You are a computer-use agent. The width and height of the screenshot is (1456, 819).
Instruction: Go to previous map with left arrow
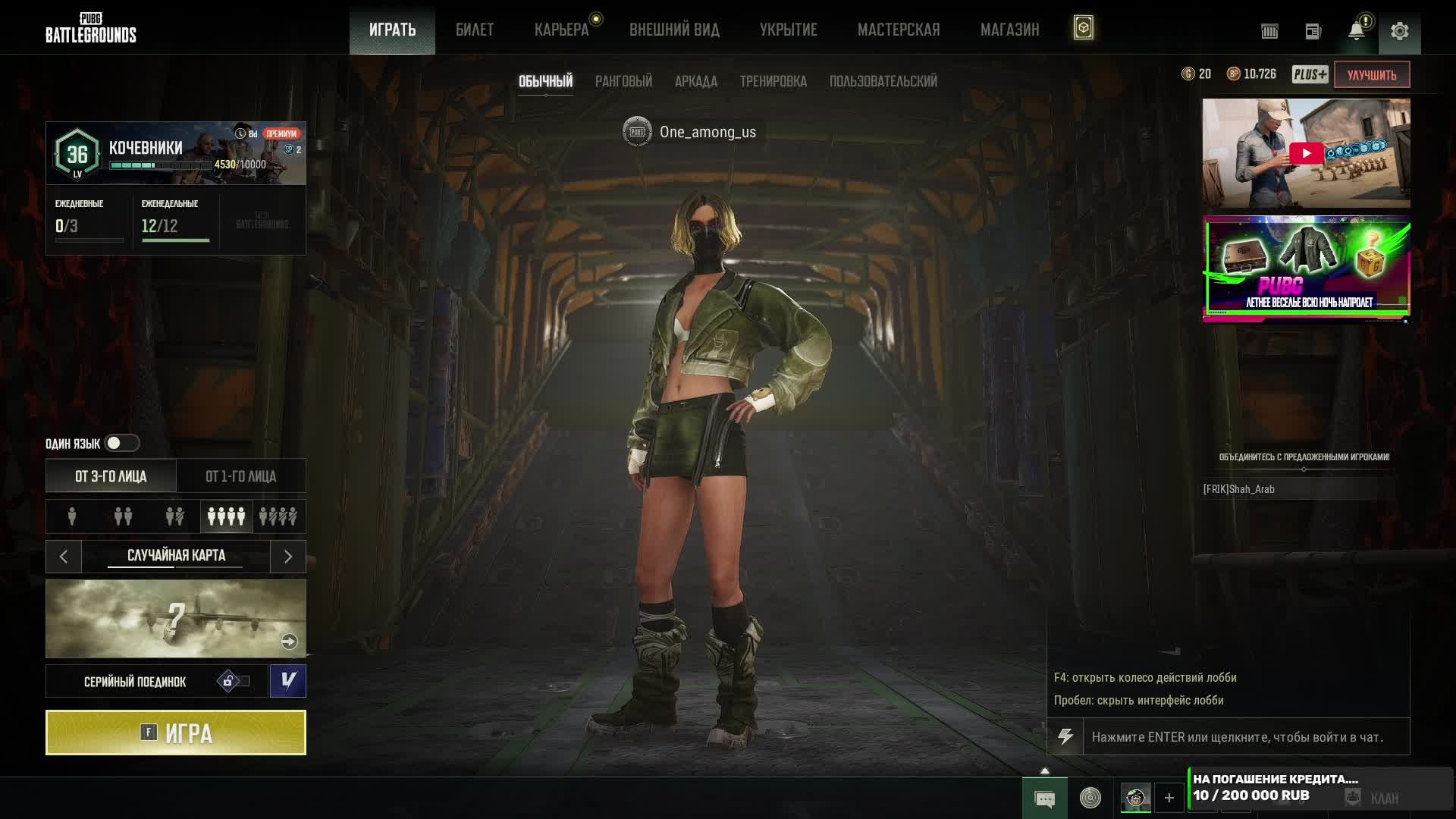(x=64, y=557)
